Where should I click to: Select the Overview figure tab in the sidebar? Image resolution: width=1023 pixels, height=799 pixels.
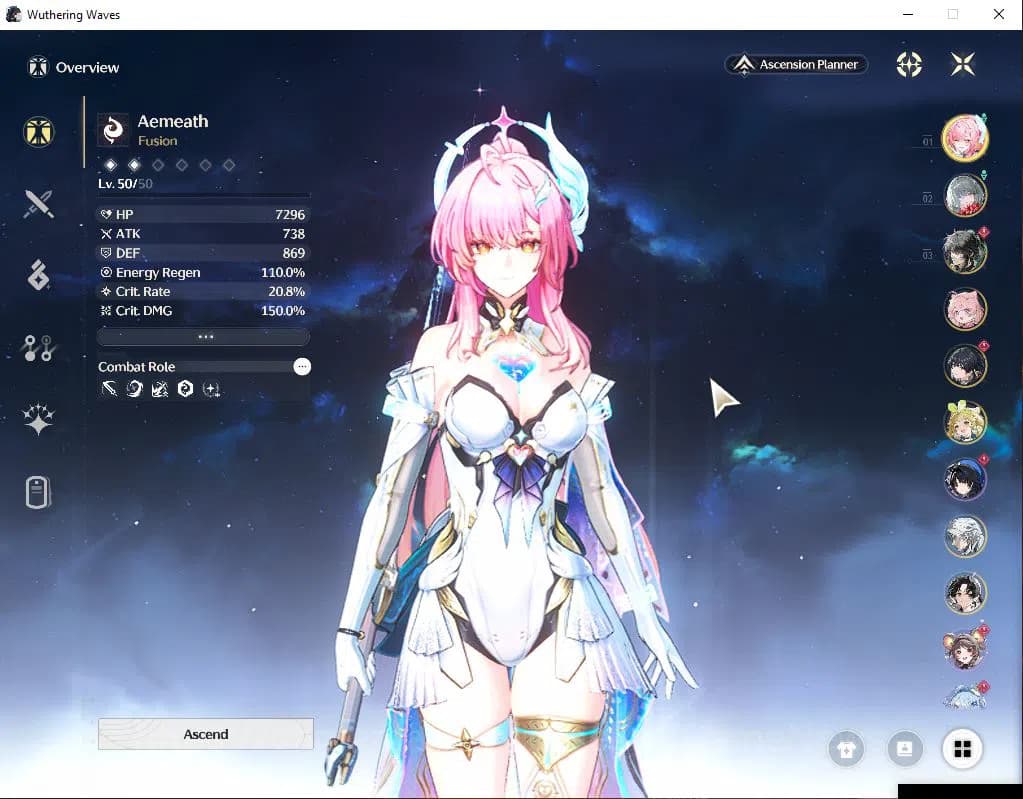tap(39, 132)
